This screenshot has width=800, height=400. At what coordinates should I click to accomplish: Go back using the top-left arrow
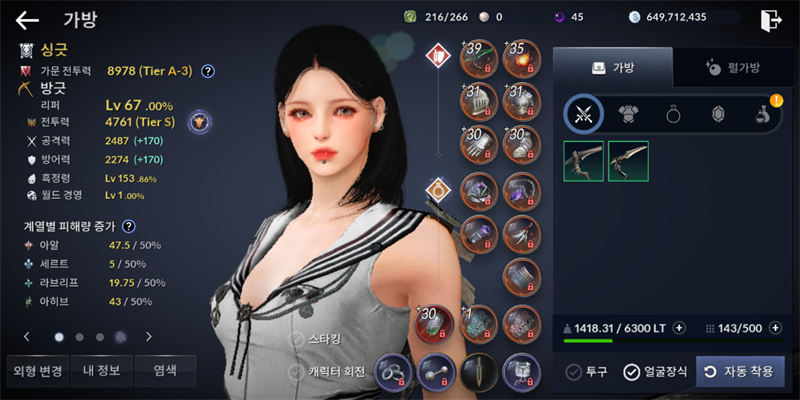point(27,19)
